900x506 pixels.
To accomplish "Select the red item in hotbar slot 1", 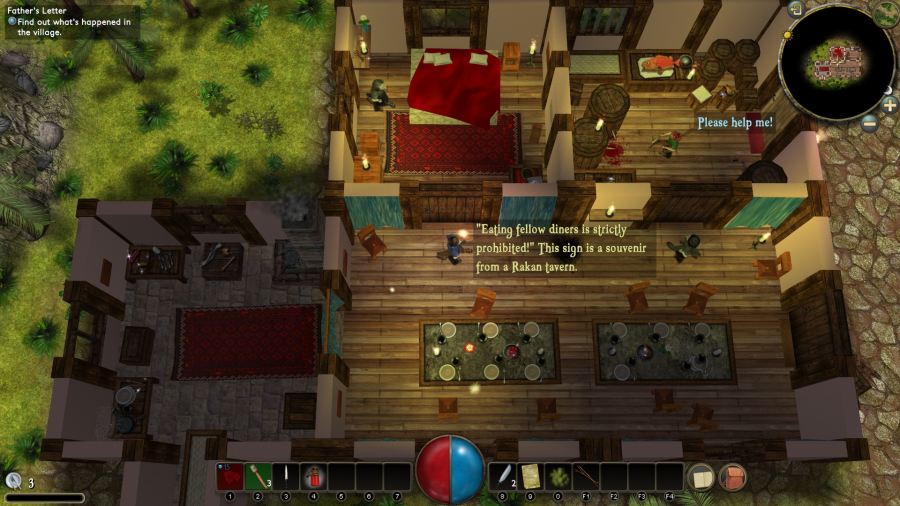I will [230, 476].
